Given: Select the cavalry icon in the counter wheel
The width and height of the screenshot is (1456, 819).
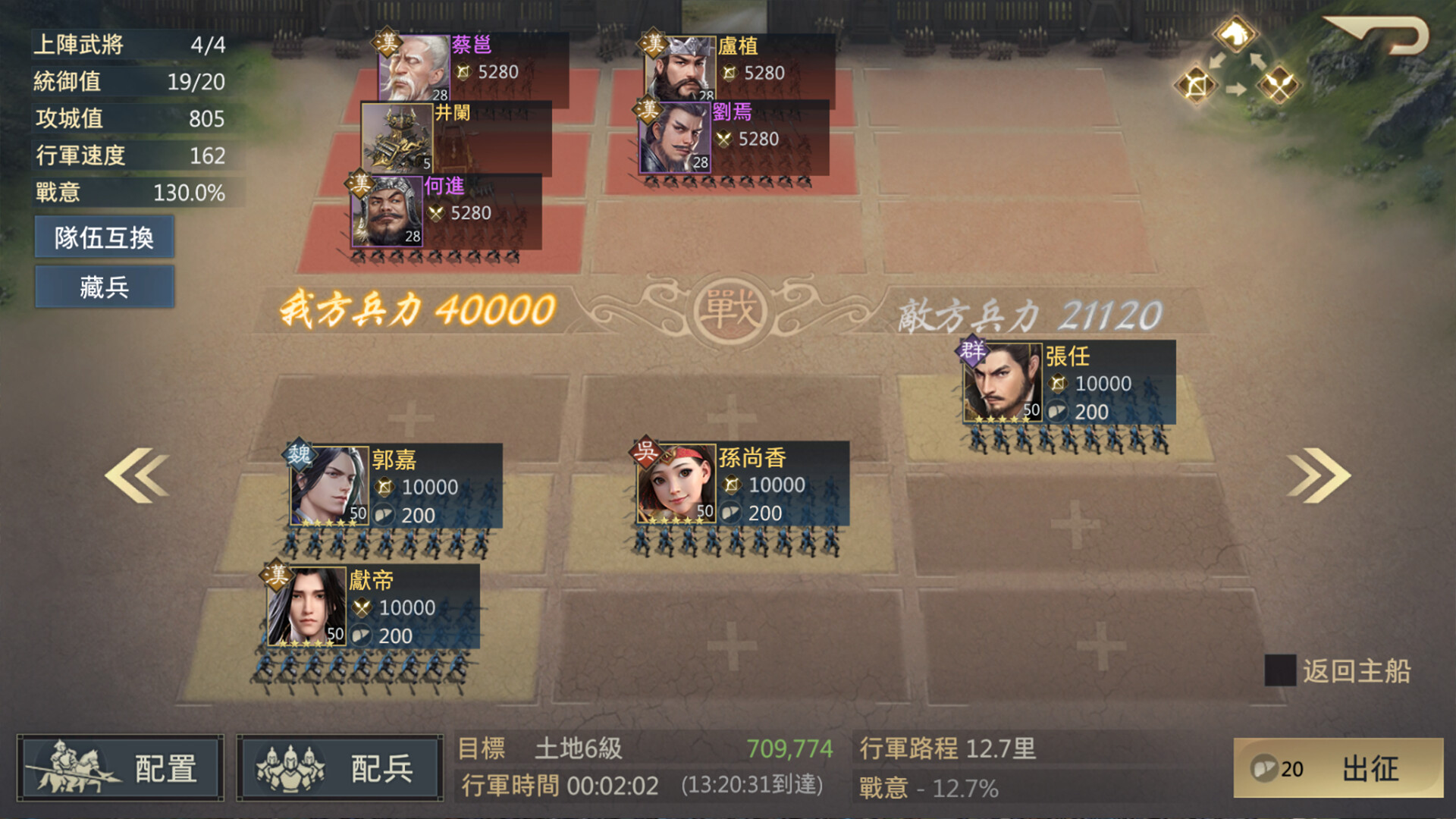Looking at the screenshot, I should [x=1236, y=34].
